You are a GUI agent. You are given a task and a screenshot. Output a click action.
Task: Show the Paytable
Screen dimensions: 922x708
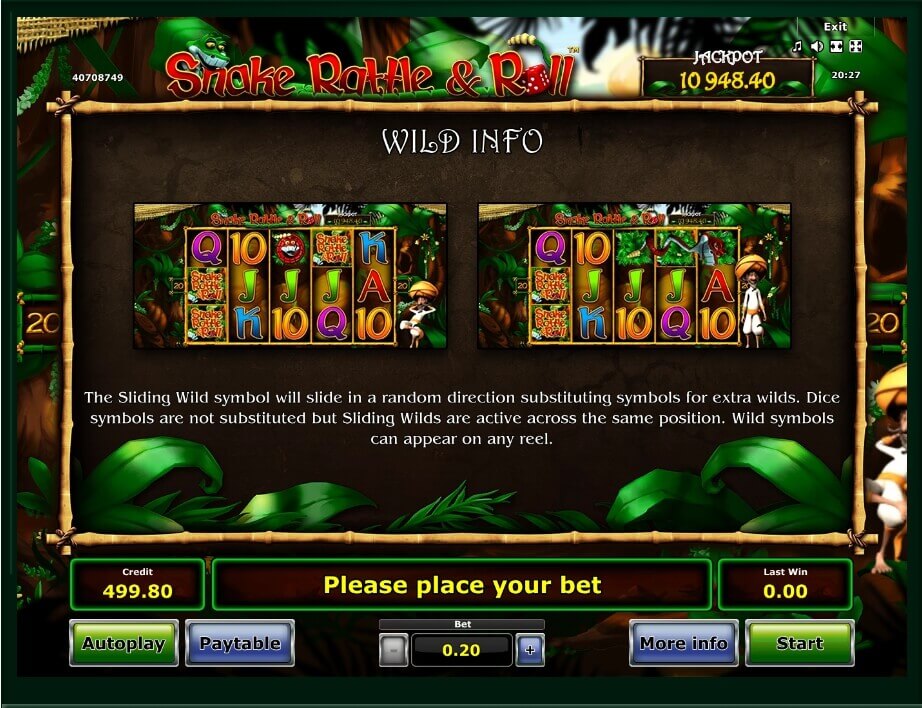point(240,643)
